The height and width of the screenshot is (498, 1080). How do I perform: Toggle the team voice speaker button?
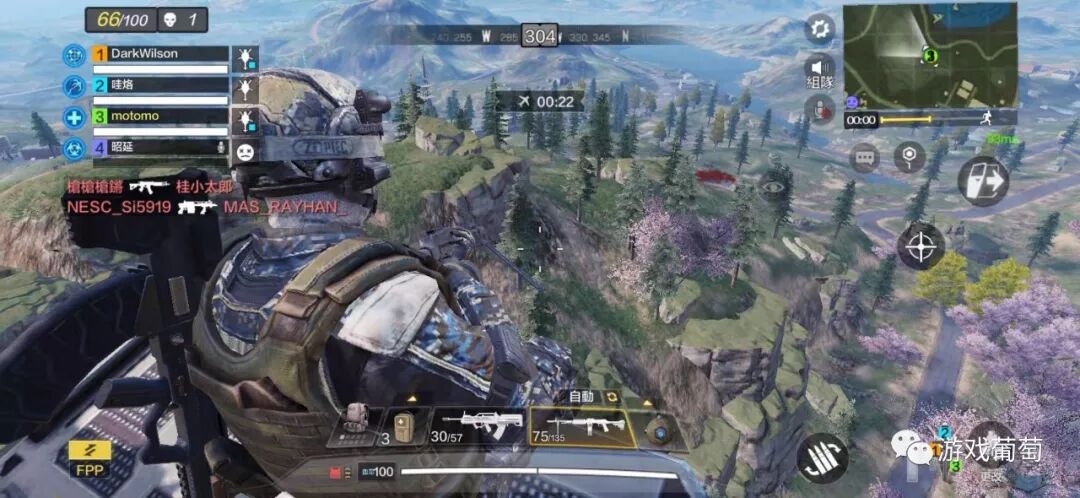pos(820,72)
